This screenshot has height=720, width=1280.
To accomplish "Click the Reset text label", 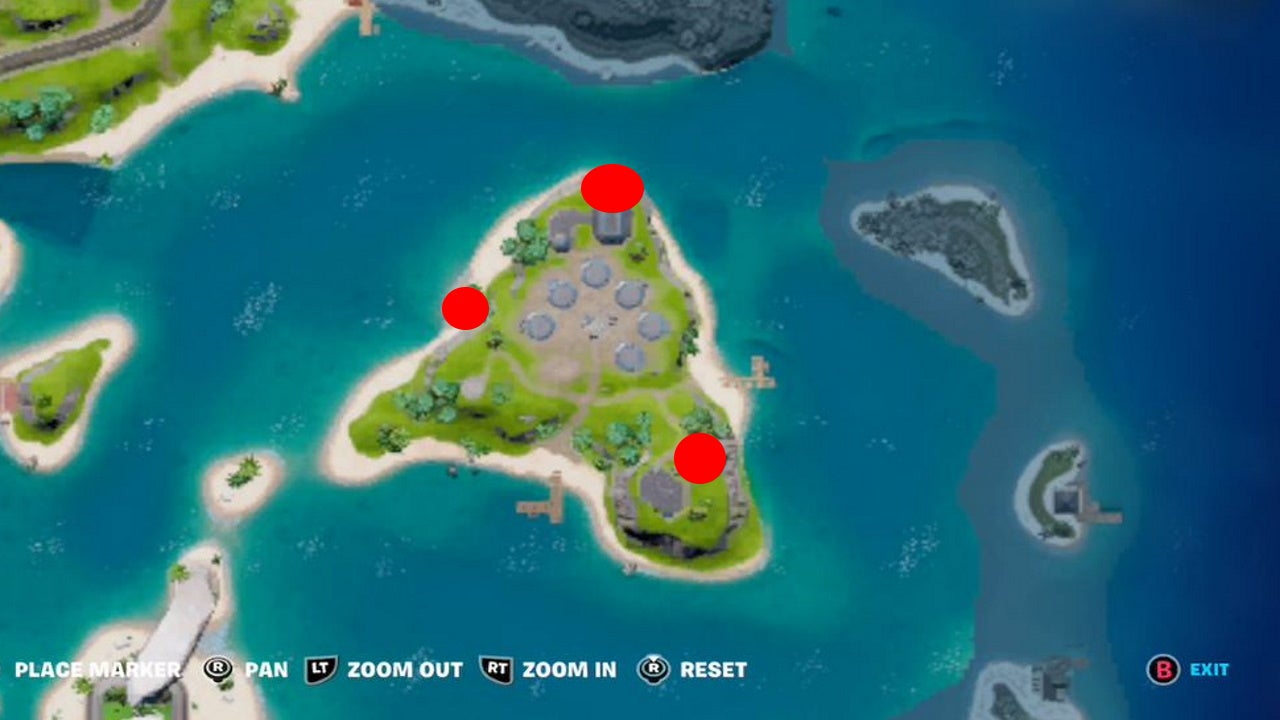I will pyautogui.click(x=711, y=670).
